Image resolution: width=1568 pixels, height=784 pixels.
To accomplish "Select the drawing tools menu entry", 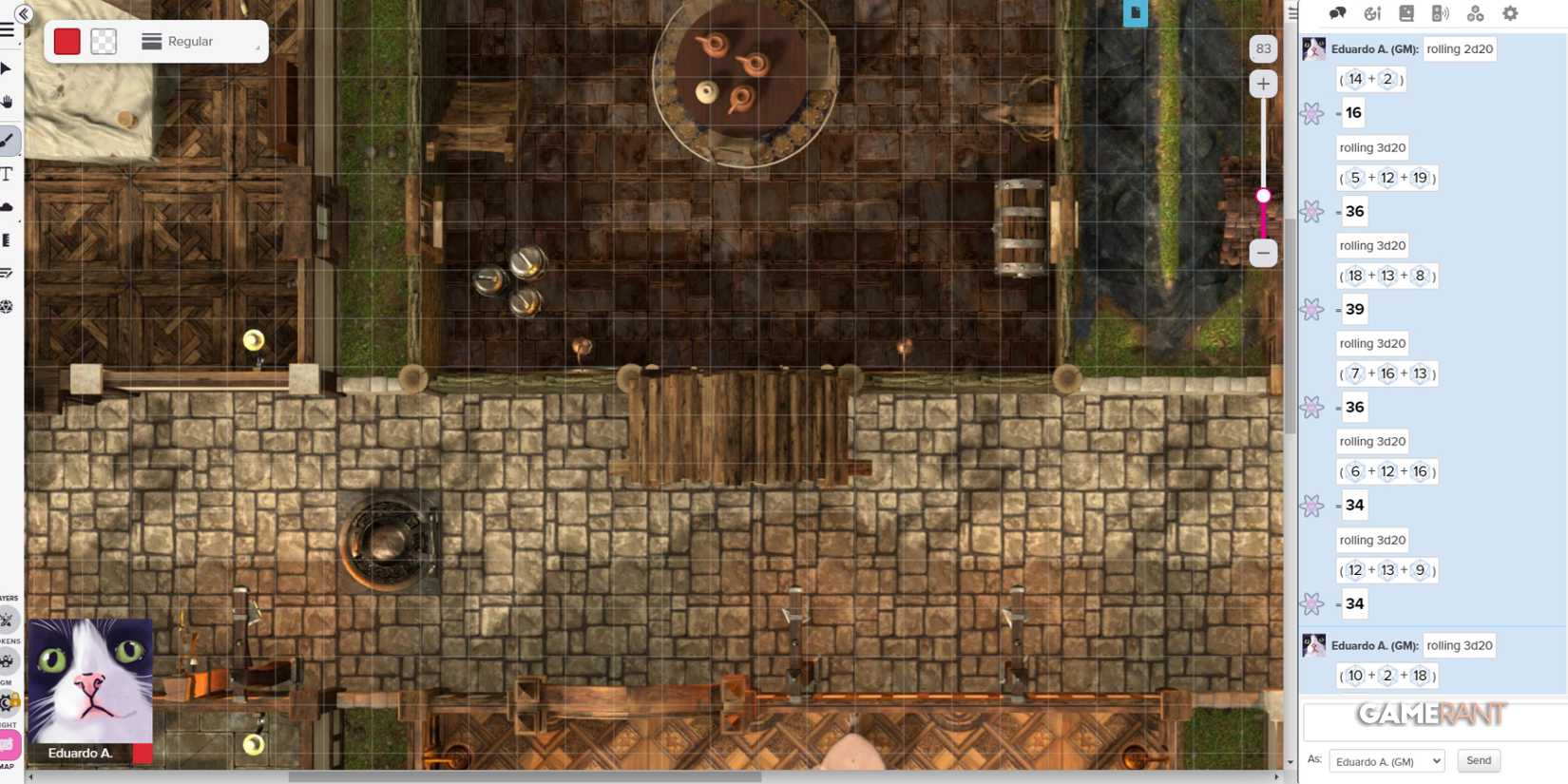I will coord(9,140).
